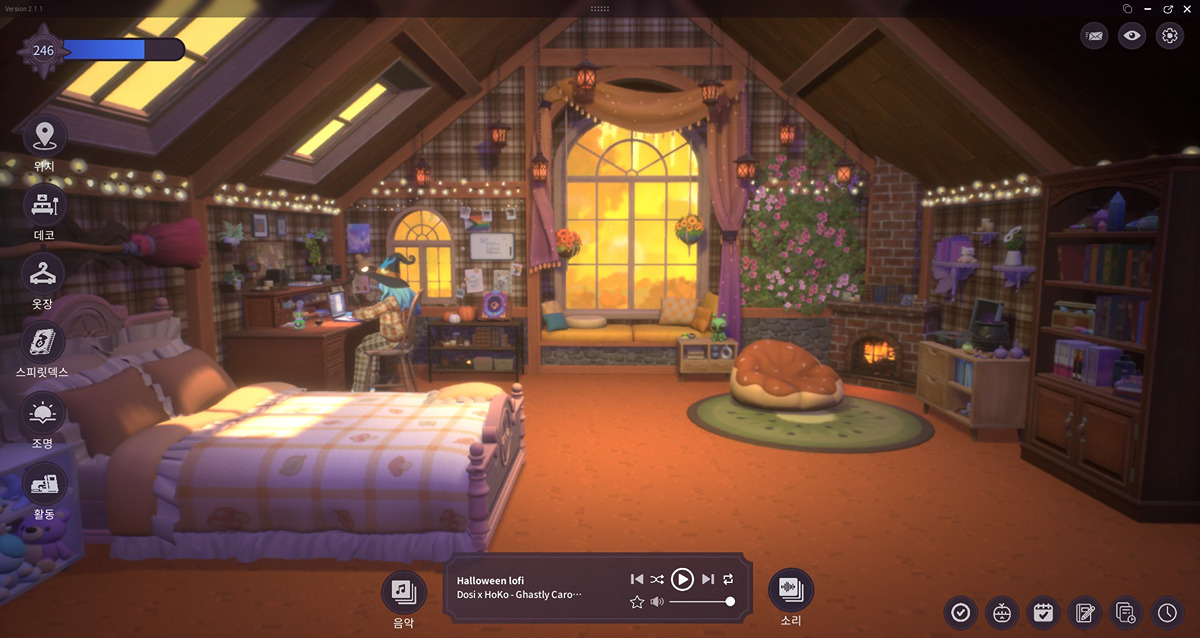Screen dimensions: 1200x638
Task: Open the 소리 ambient sound panel
Action: pos(790,590)
